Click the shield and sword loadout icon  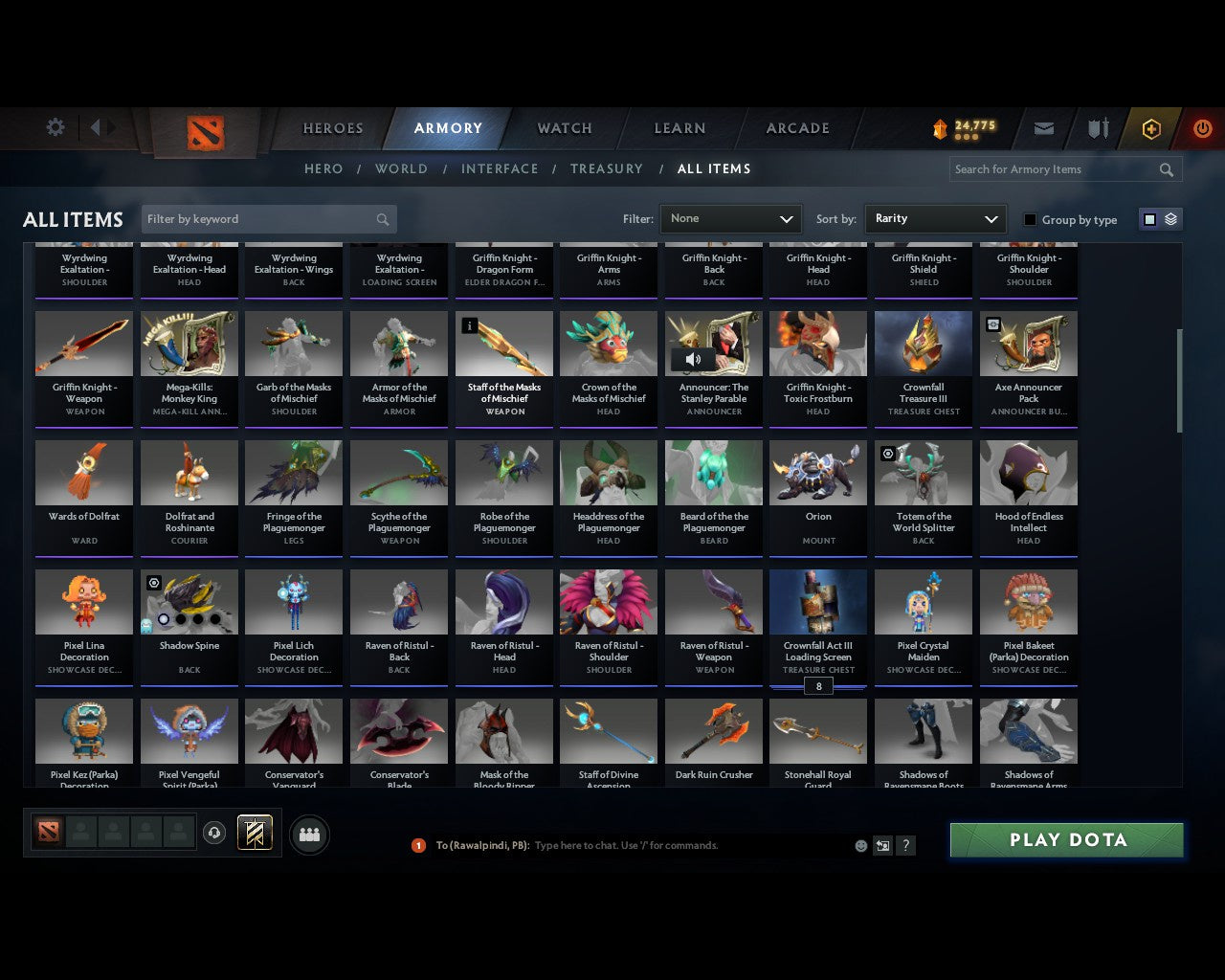coord(1097,128)
